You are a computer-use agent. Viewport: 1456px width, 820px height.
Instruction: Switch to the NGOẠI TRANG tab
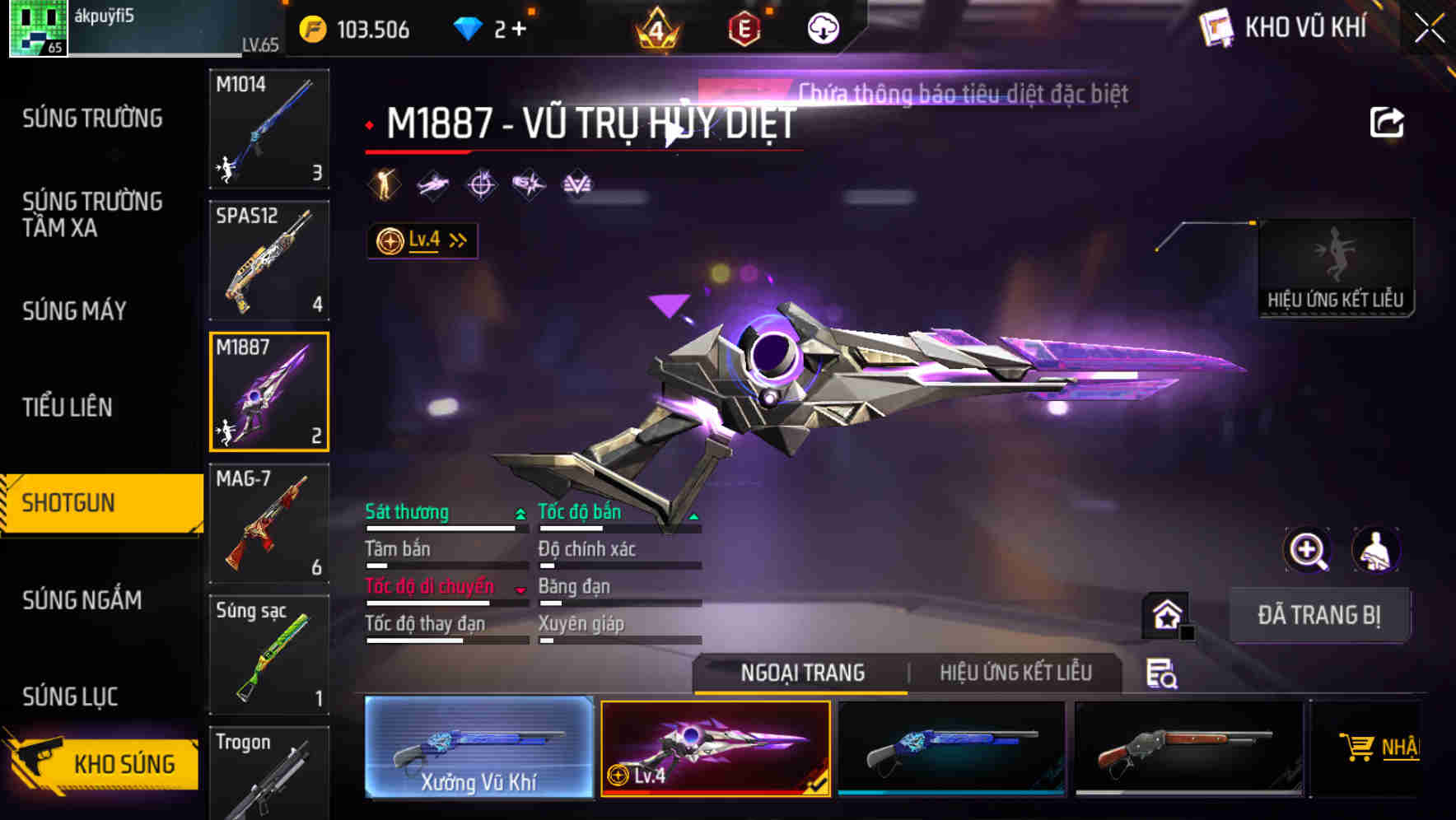(800, 673)
